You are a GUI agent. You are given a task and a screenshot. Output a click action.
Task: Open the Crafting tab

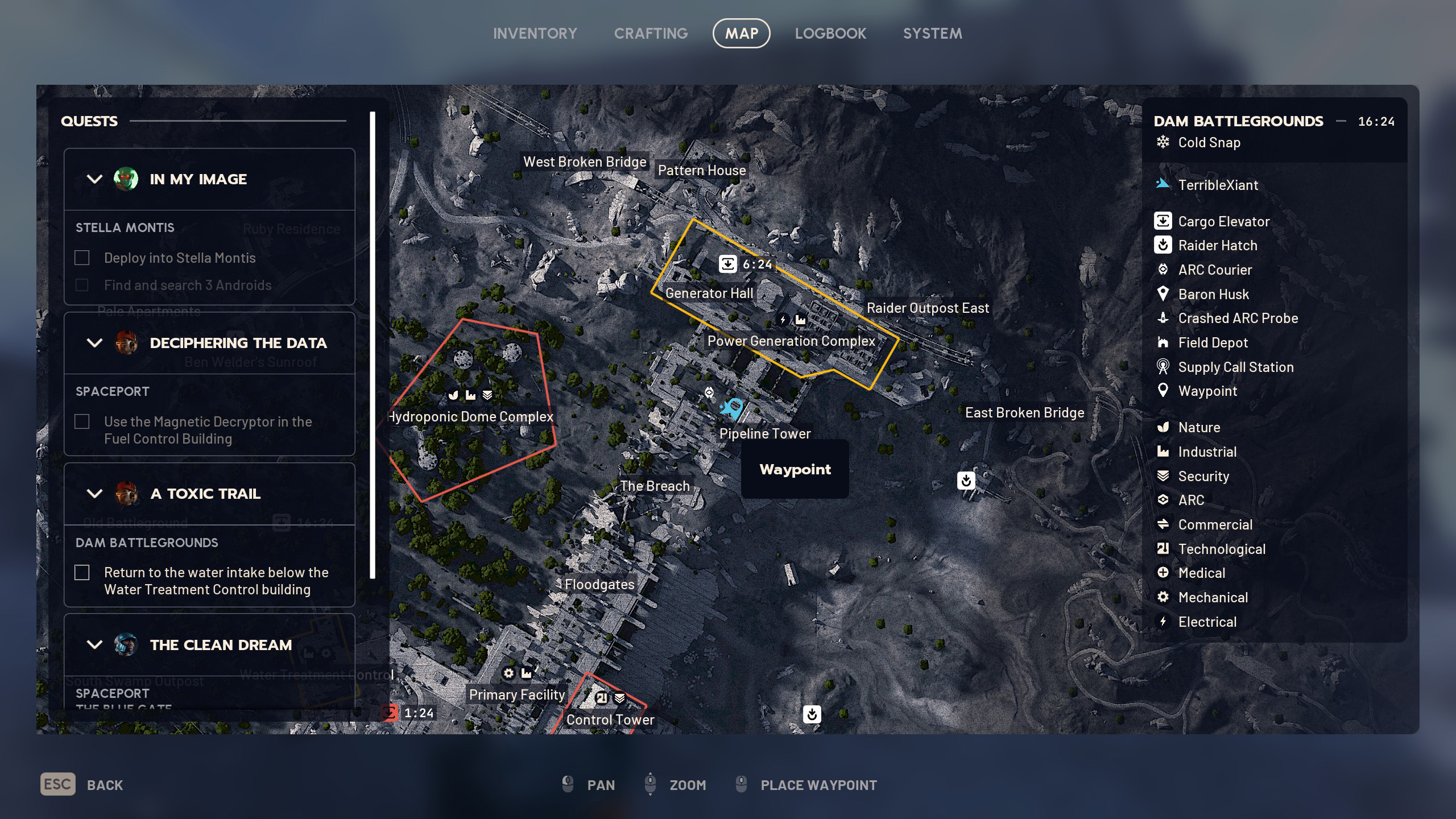click(x=651, y=34)
